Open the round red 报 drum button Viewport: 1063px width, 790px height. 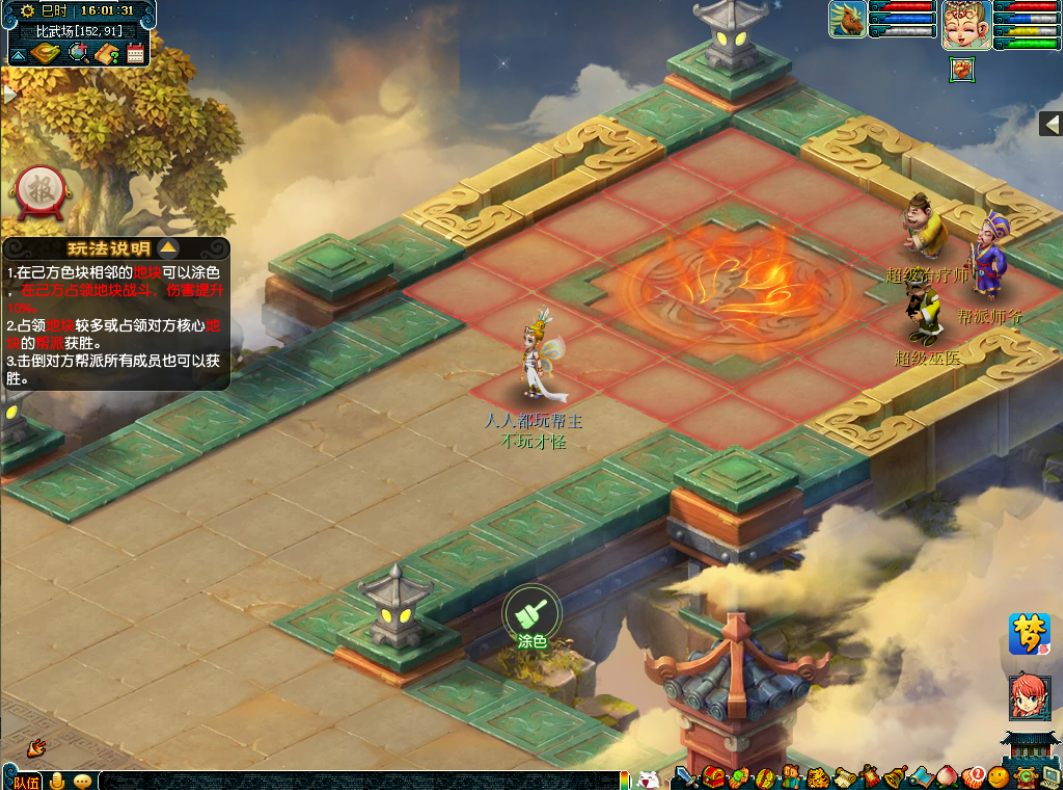coord(40,191)
